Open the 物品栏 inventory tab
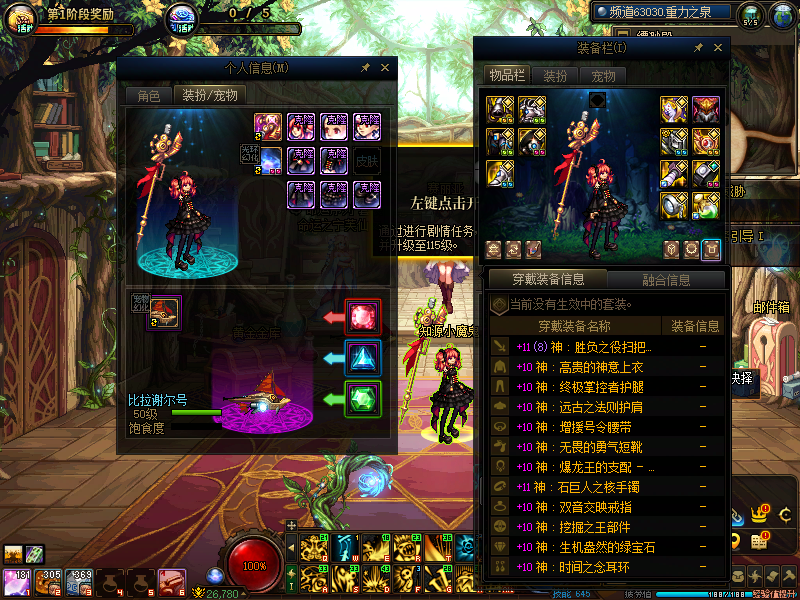 coord(506,75)
